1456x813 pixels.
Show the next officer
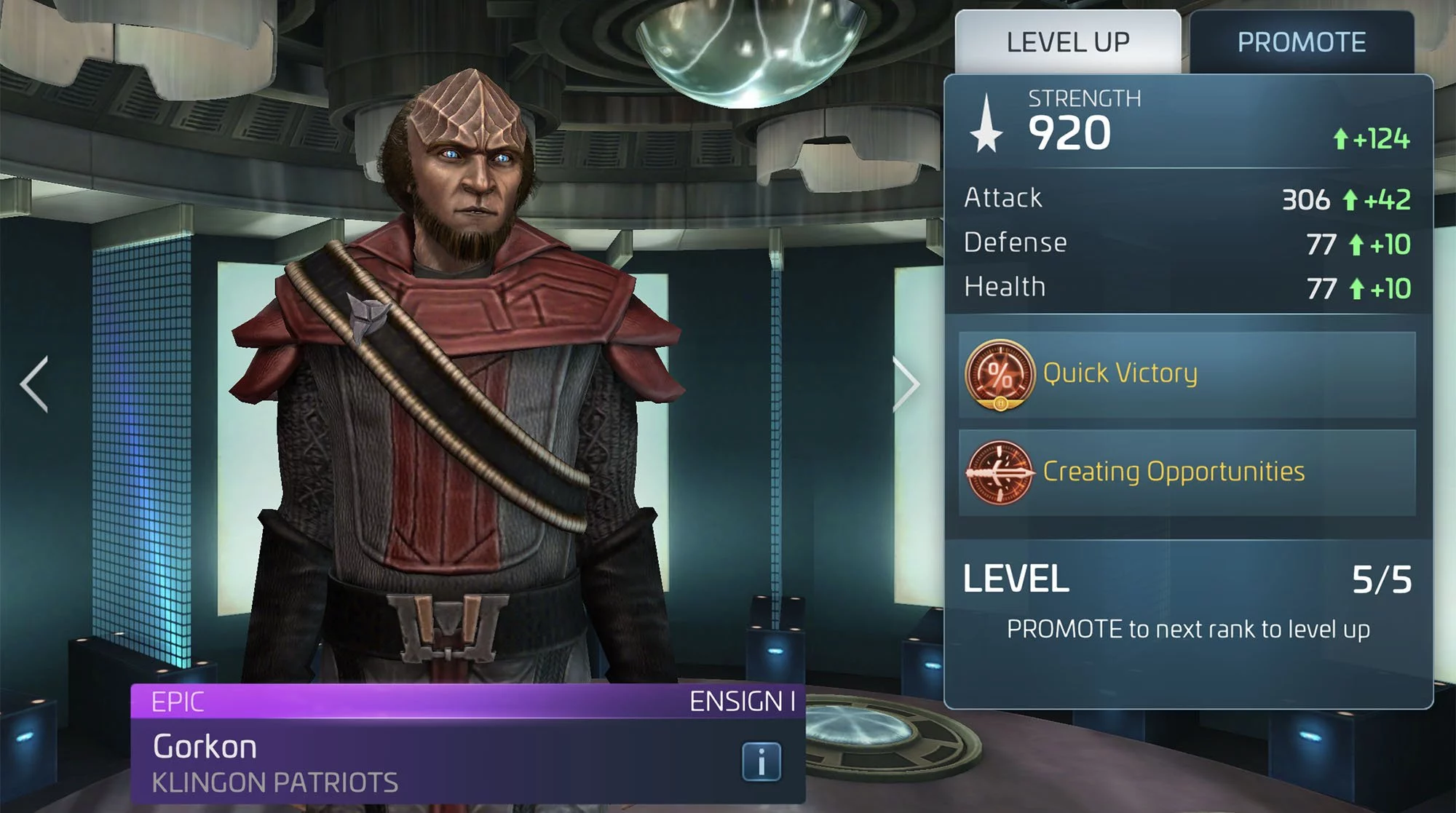[x=907, y=384]
